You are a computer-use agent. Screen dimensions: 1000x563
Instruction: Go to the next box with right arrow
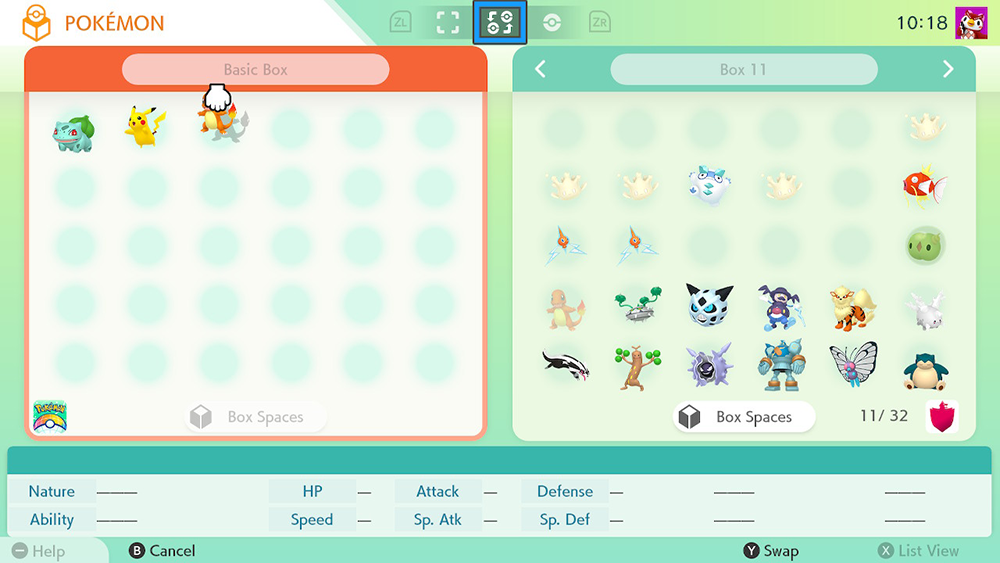click(x=948, y=69)
